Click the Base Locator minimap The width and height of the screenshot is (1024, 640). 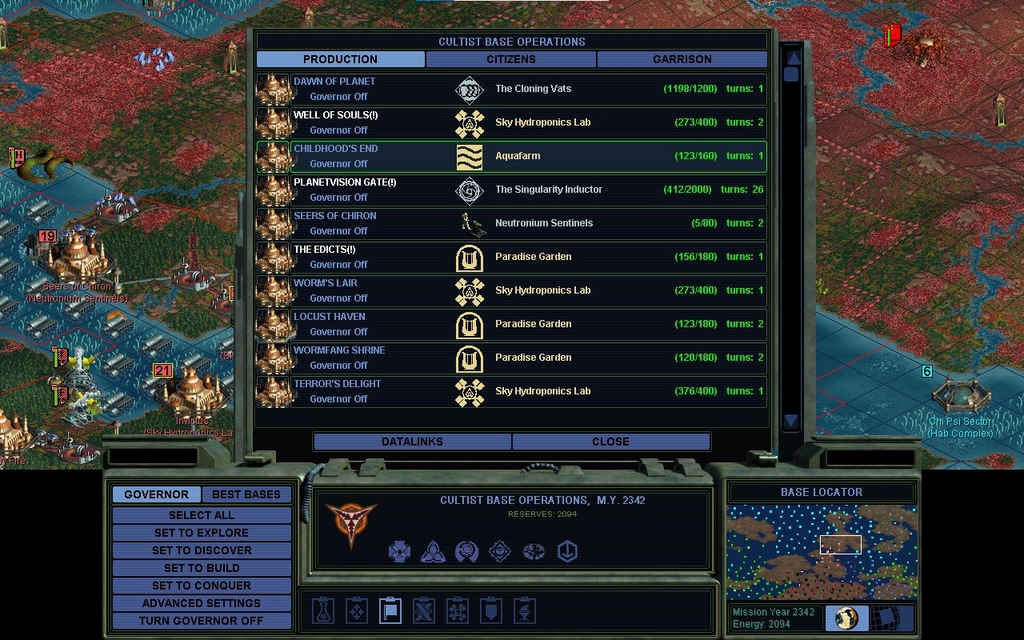[x=821, y=552]
